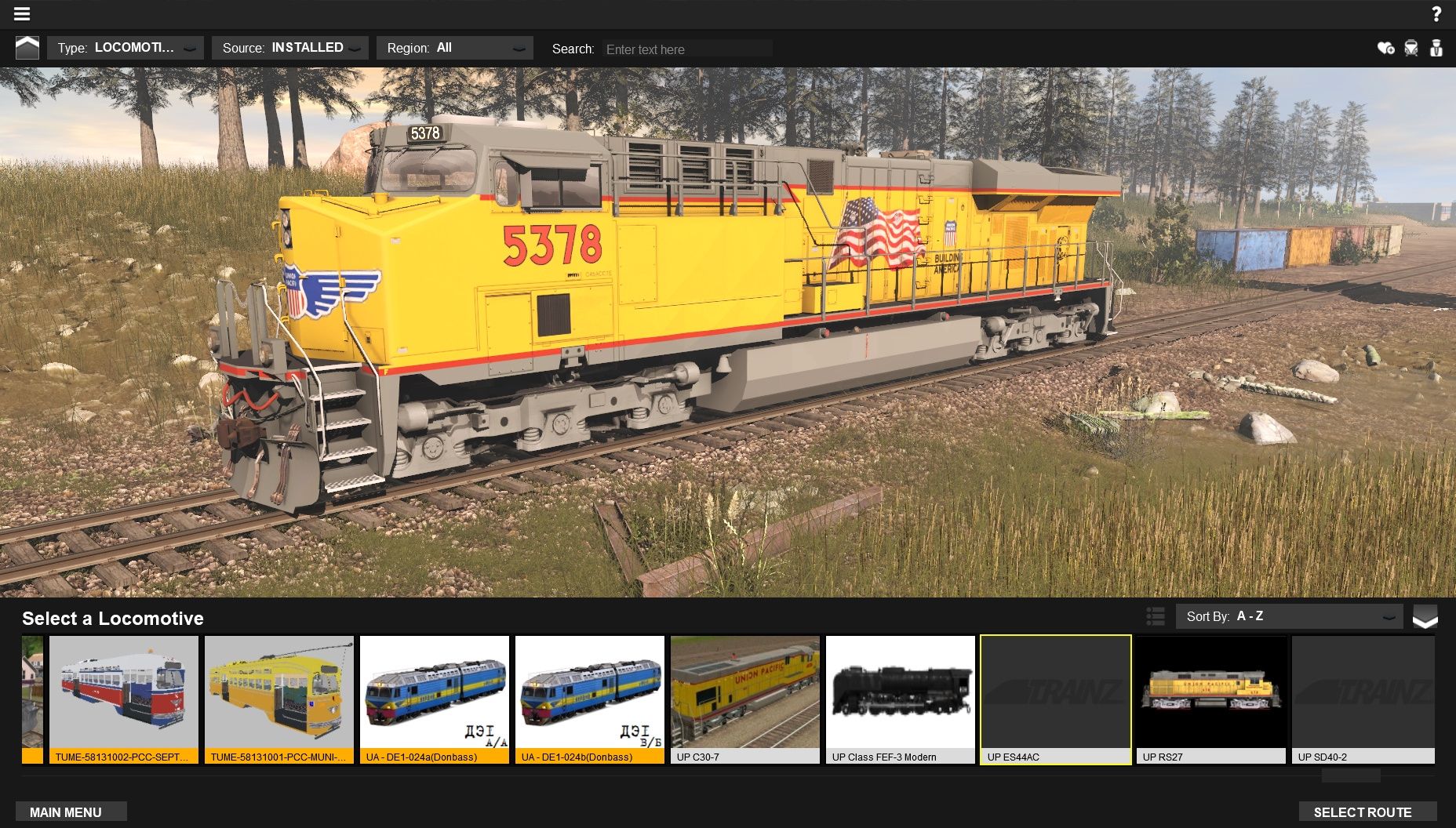This screenshot has height=828, width=1456.
Task: Open the MAIN MENU
Action: tap(71, 812)
